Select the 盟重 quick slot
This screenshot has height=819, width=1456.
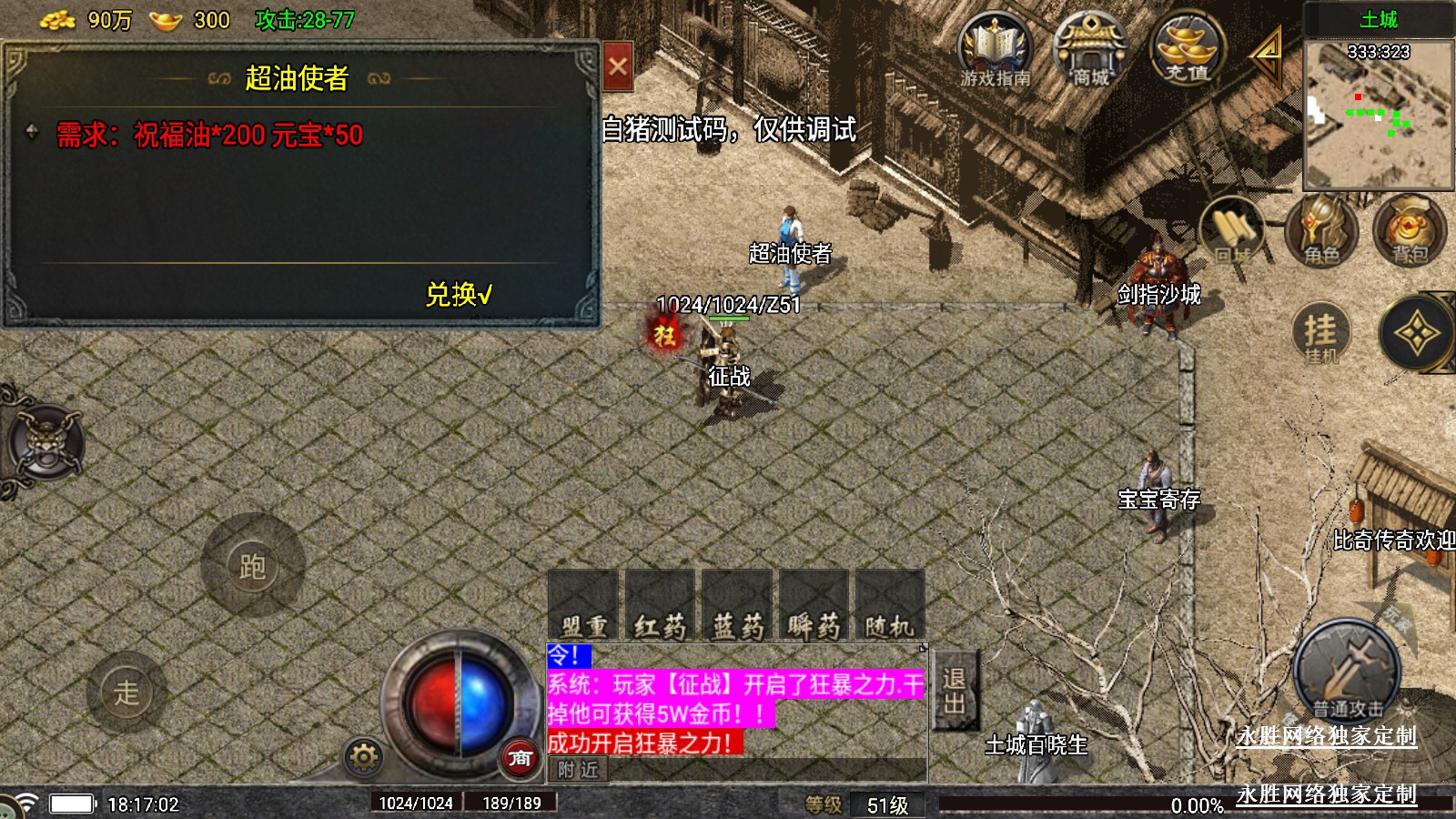tap(583, 605)
